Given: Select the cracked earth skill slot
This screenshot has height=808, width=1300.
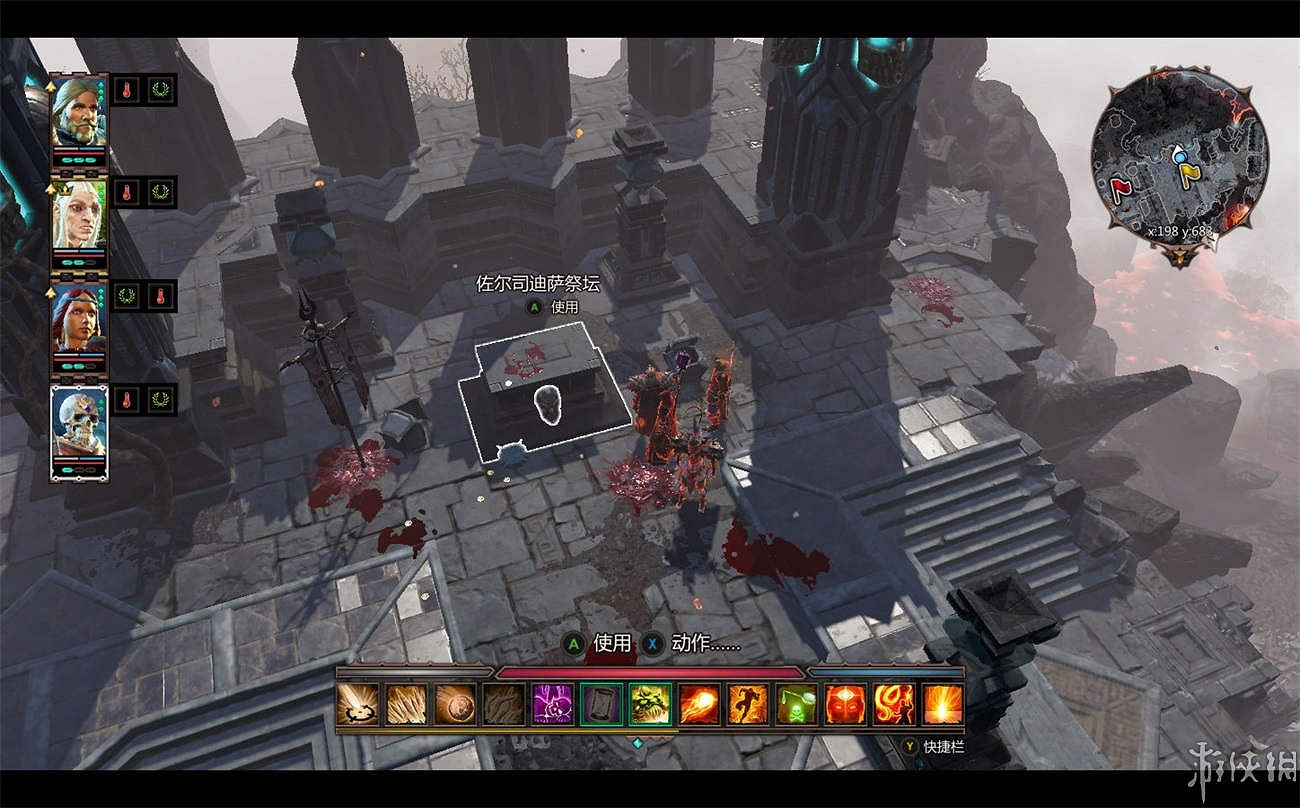Looking at the screenshot, I should (504, 704).
